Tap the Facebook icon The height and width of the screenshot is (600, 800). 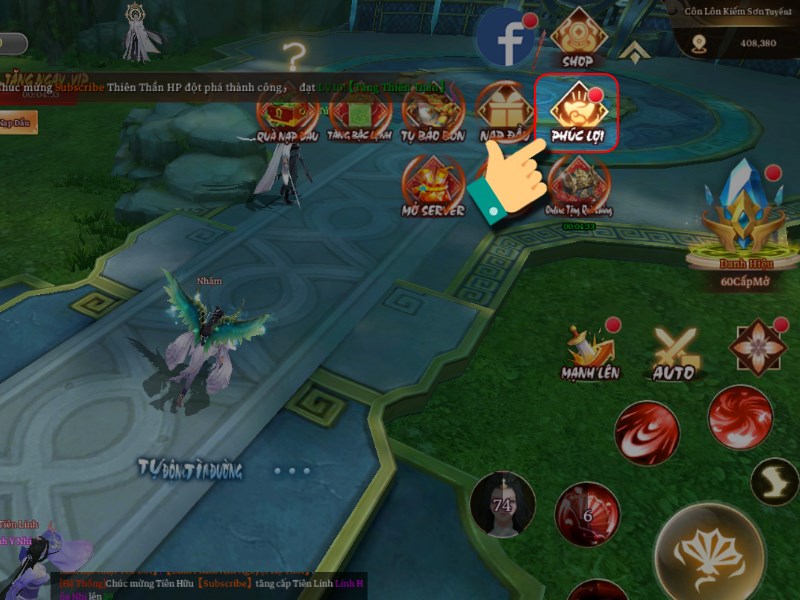pyautogui.click(x=507, y=39)
